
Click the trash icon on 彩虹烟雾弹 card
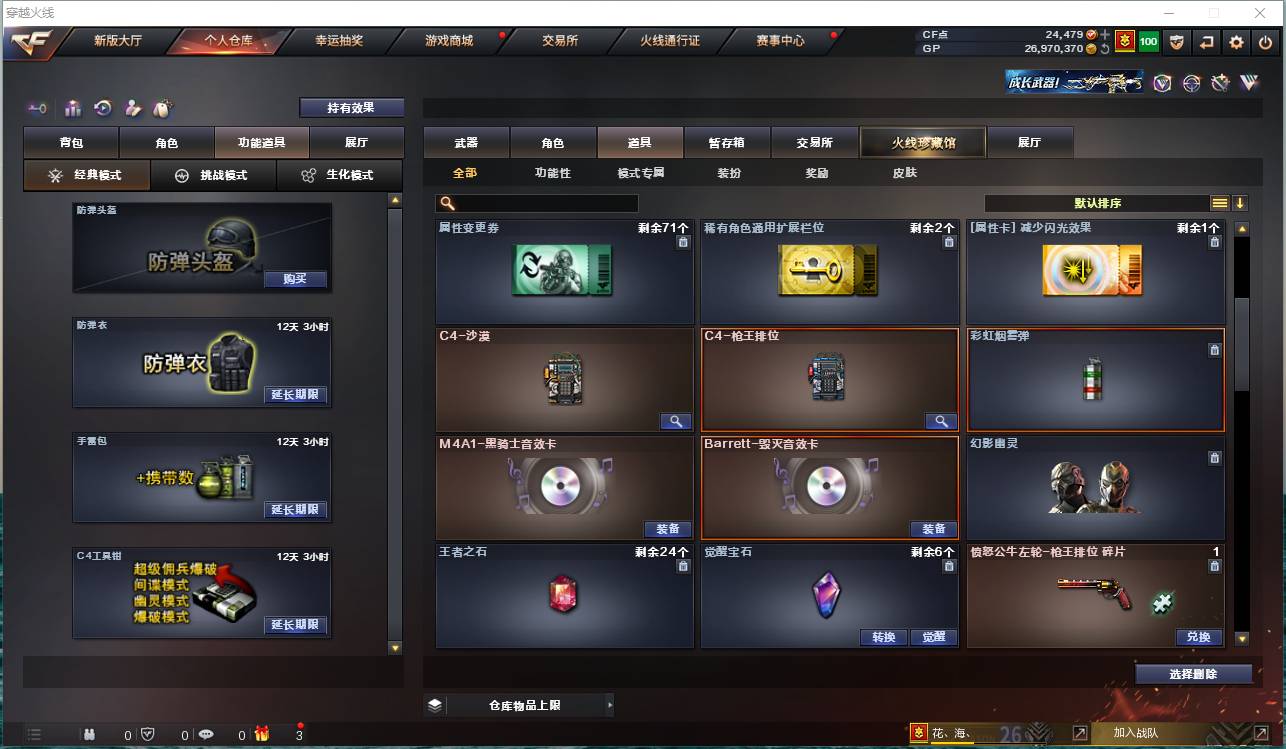point(1215,350)
